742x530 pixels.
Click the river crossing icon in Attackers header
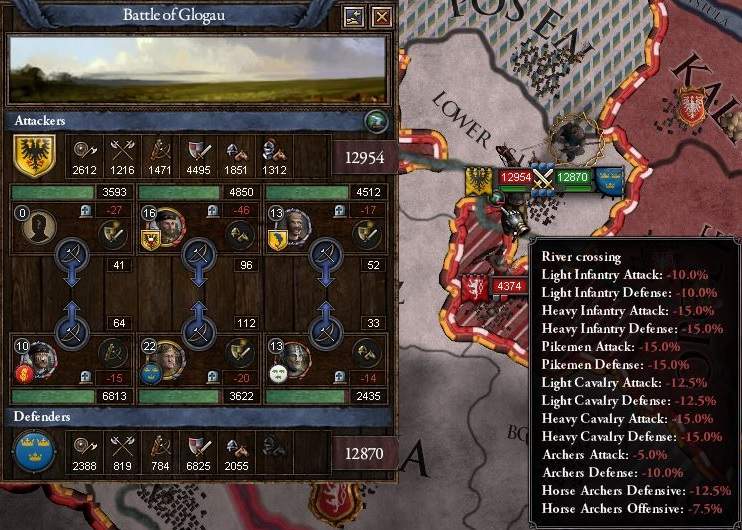point(375,121)
